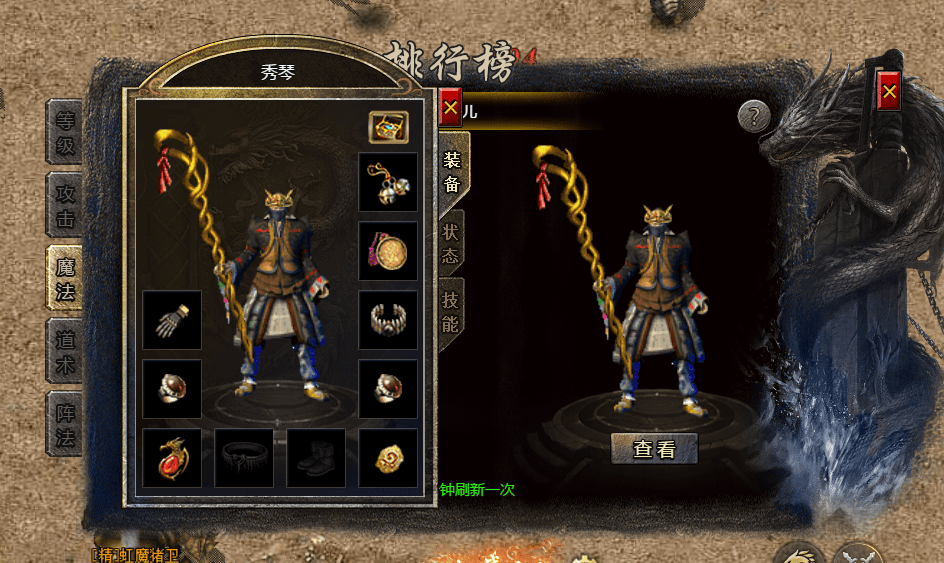944x563 pixels.
Task: Switch to the 等级 ranking tab
Action: [x=65, y=133]
